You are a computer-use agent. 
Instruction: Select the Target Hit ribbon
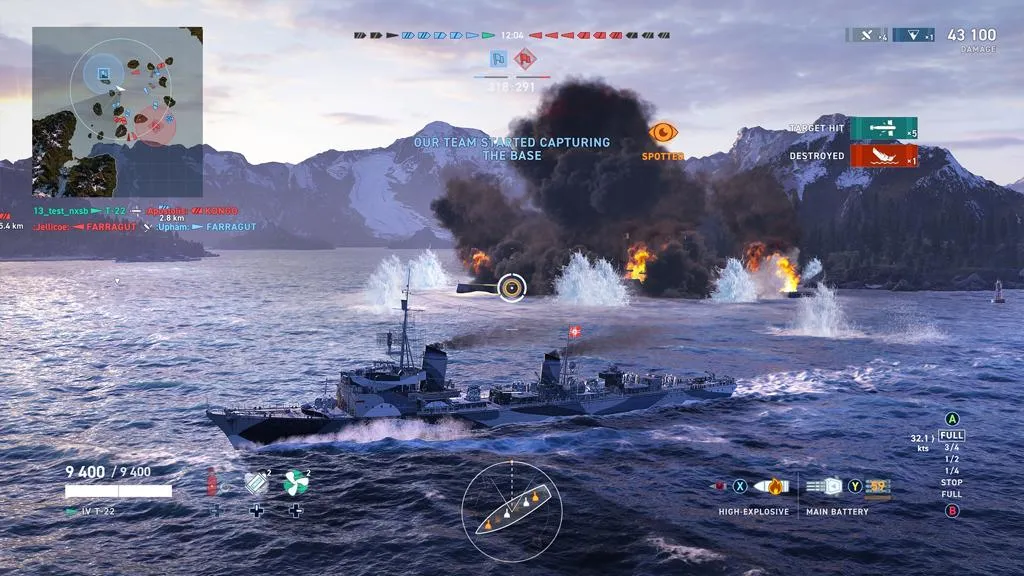883,128
